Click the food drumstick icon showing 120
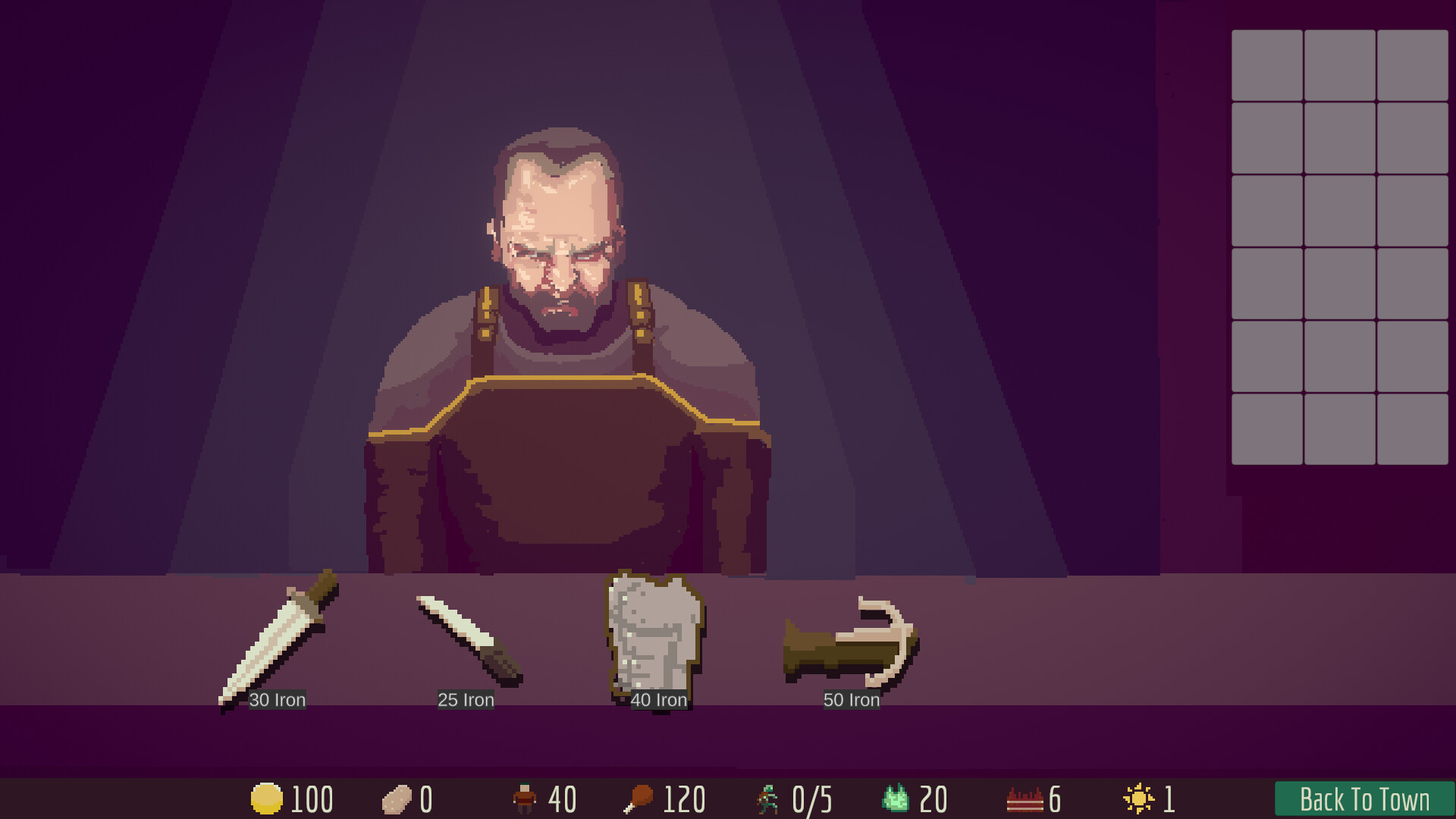This screenshot has width=1456, height=819. point(641,798)
